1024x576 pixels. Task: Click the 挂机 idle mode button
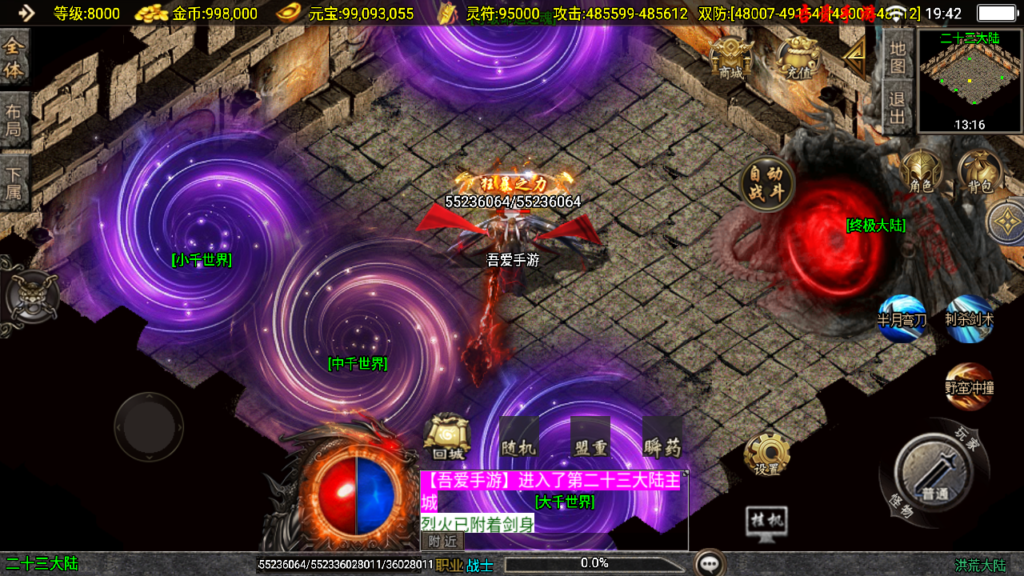coord(767,522)
